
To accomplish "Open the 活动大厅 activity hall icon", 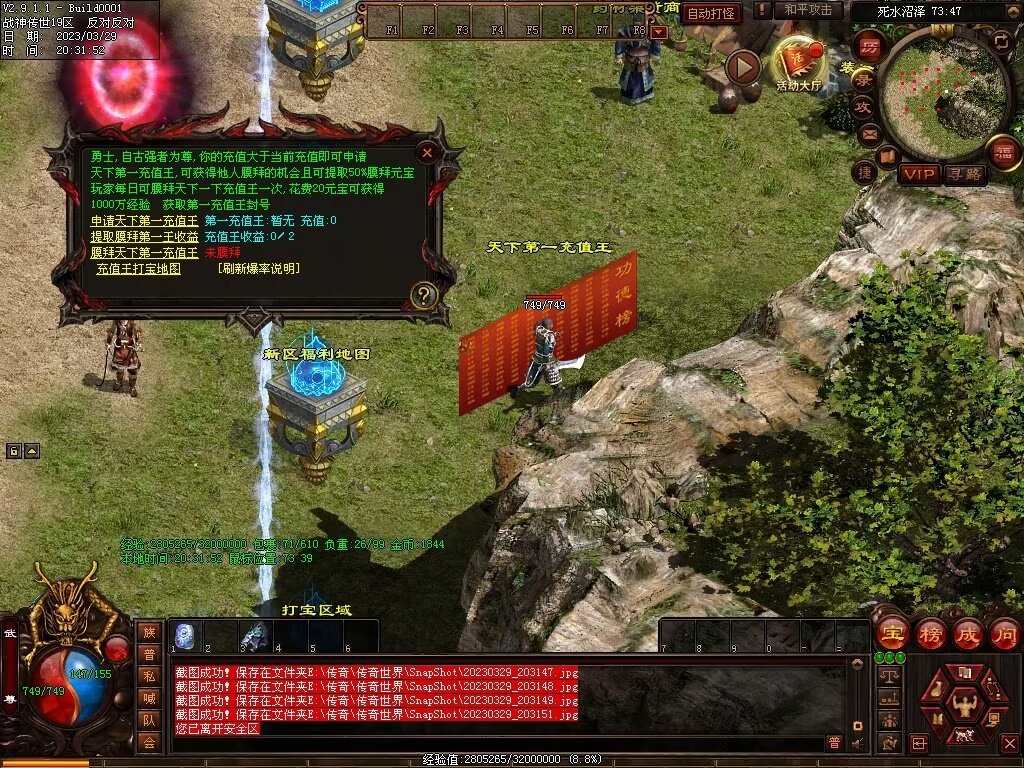I will coord(797,64).
